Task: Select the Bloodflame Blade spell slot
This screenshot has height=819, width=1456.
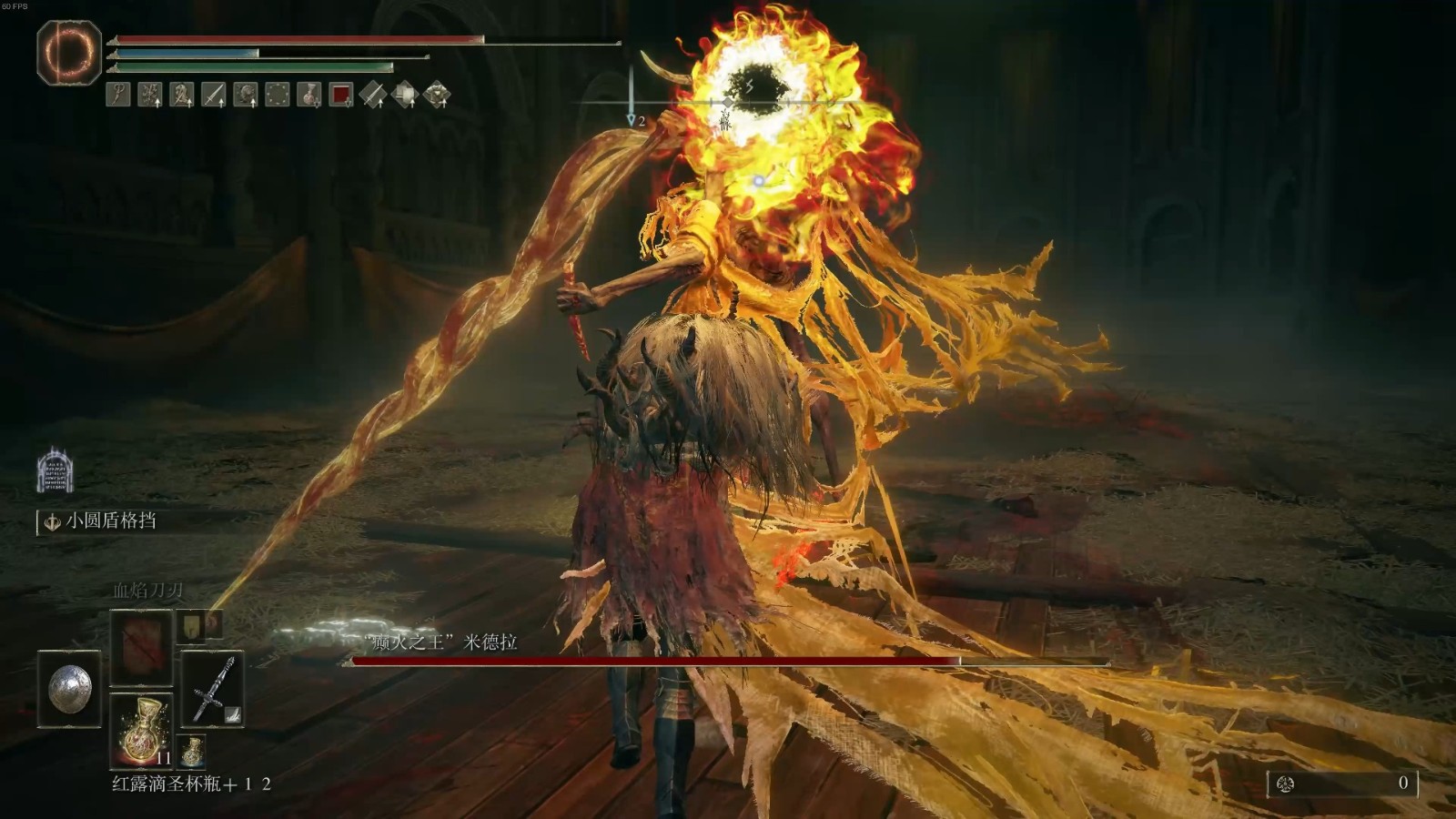Action: click(x=141, y=647)
